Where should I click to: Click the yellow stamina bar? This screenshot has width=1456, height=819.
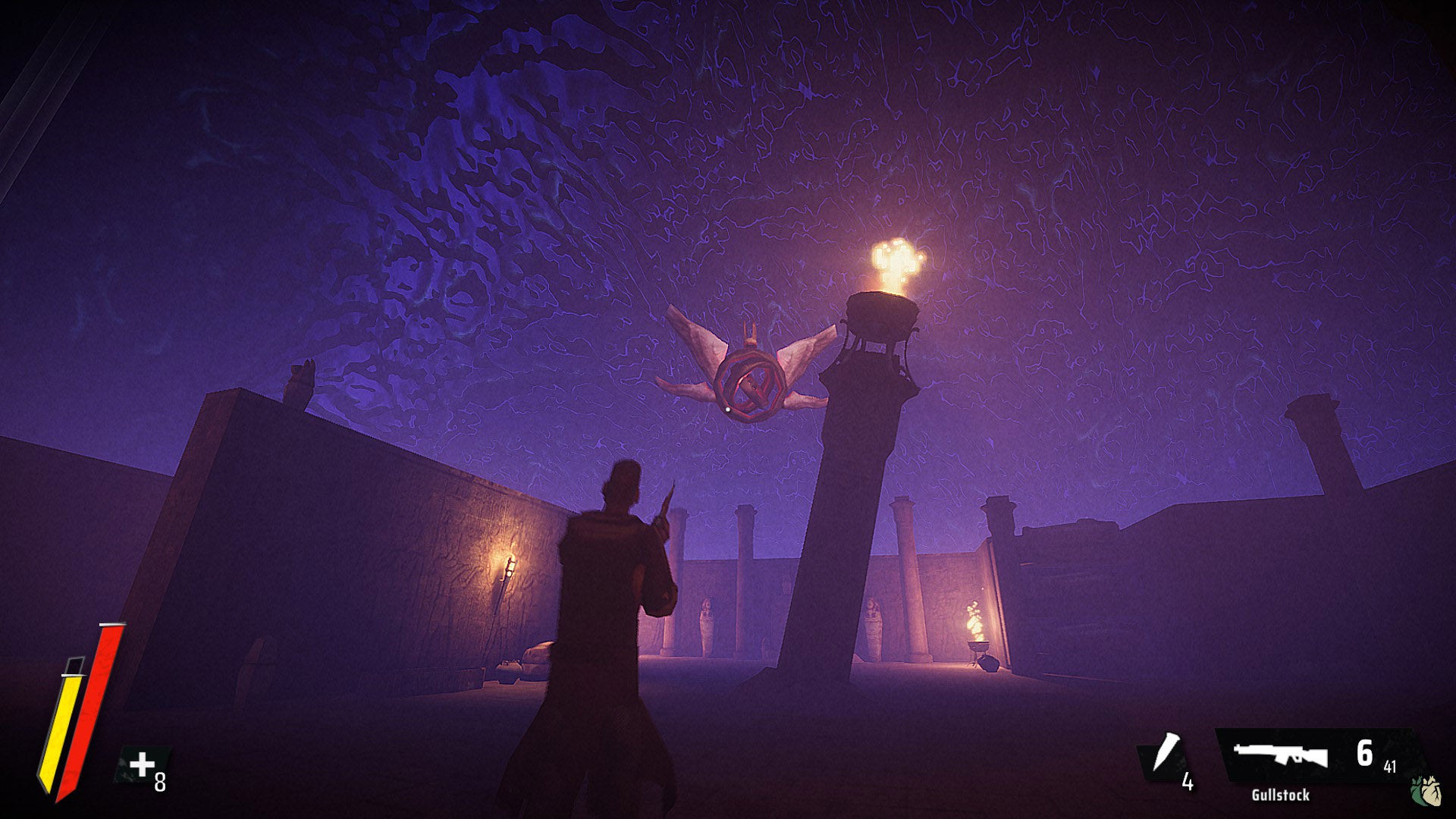(61, 736)
